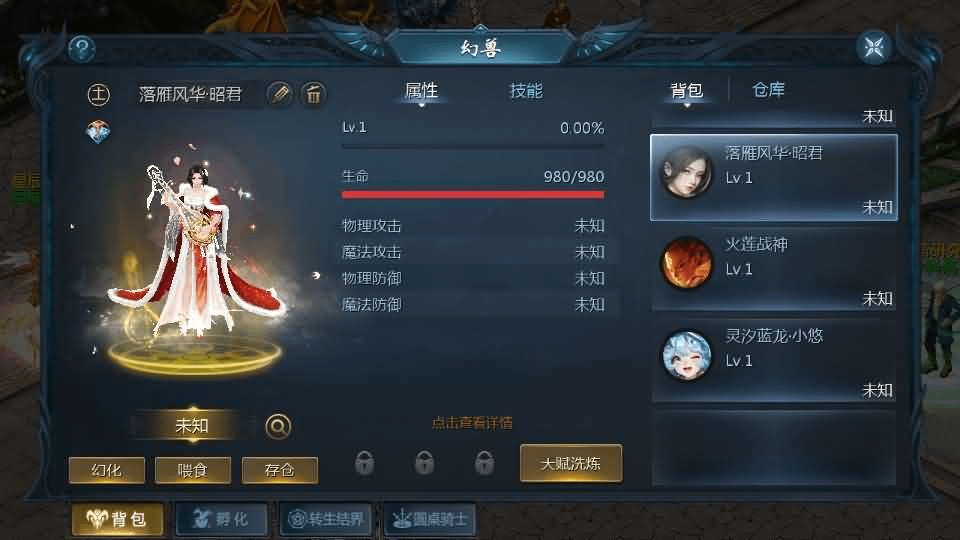Open the 仓库 tab
The height and width of the screenshot is (540, 960).
pos(769,90)
